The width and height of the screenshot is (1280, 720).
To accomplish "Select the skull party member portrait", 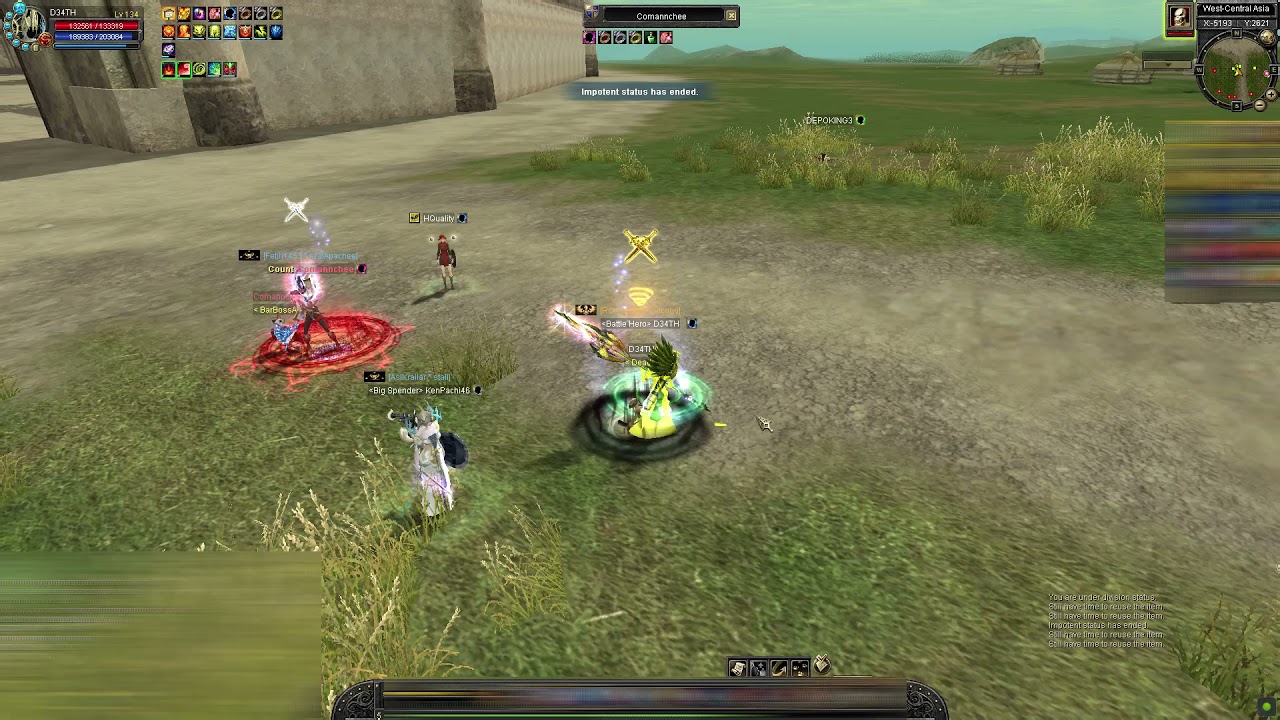I will [x=1180, y=16].
